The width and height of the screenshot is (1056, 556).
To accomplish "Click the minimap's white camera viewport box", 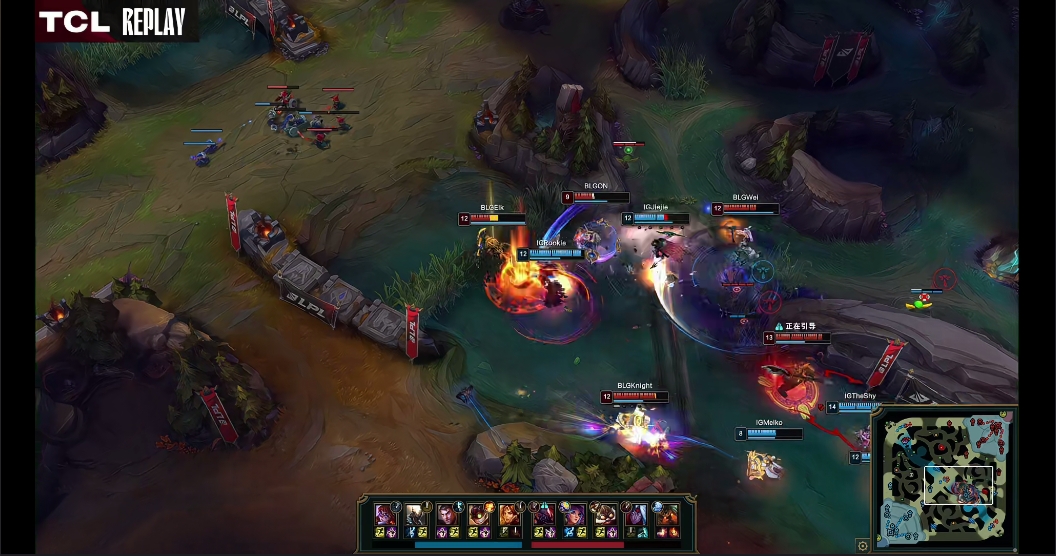I will click(x=958, y=484).
